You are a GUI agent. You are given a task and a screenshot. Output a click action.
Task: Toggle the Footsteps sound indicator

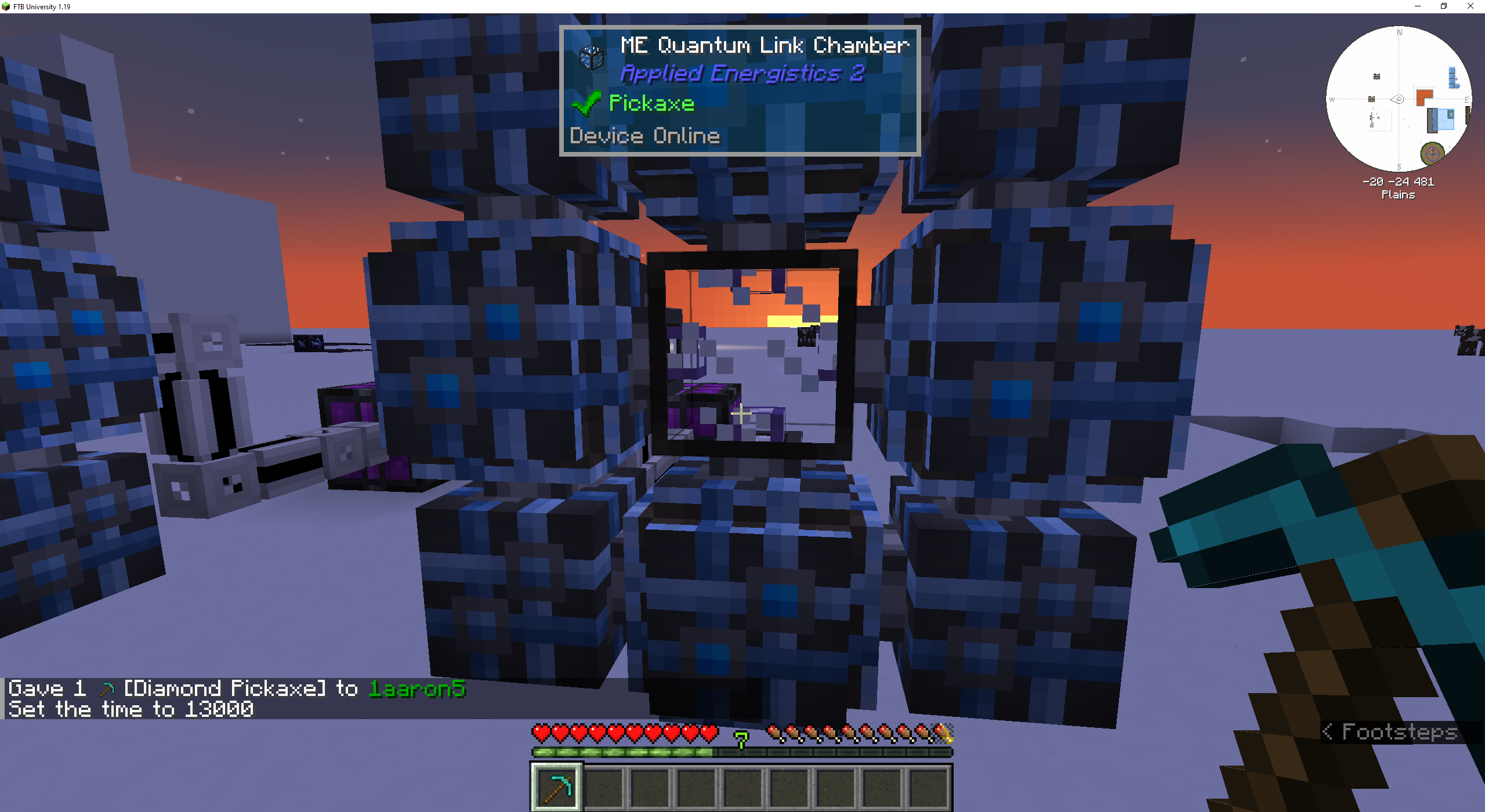point(1392,731)
